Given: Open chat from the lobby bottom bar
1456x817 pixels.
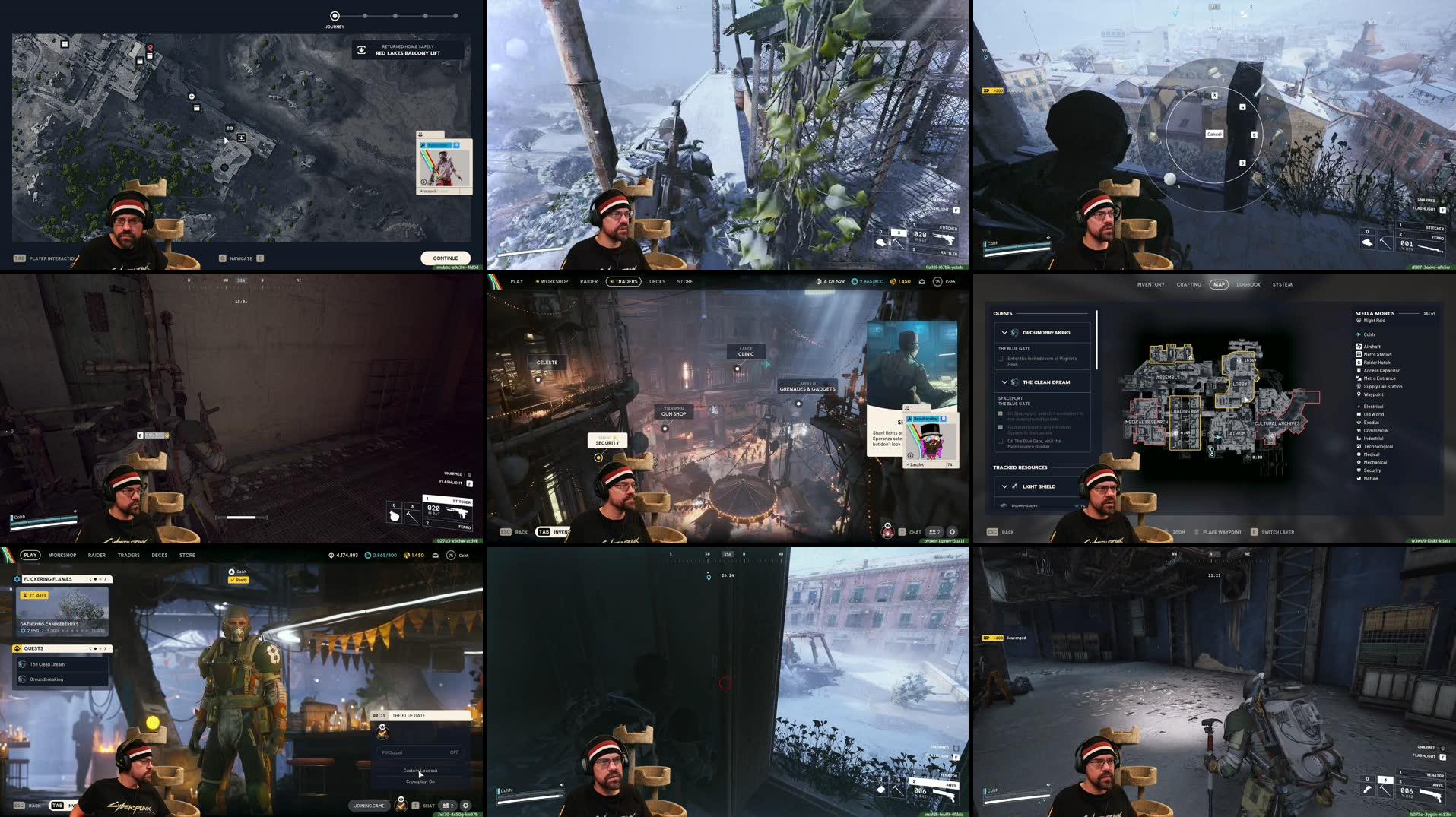Looking at the screenshot, I should click(428, 806).
